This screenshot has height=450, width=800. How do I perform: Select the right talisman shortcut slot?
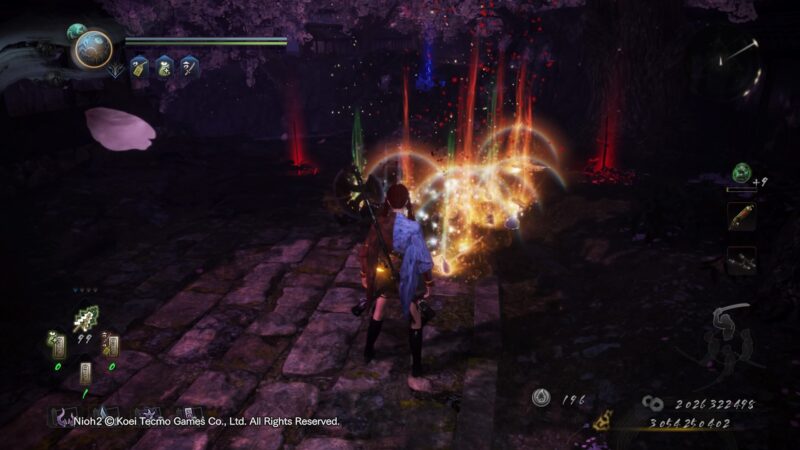point(110,345)
